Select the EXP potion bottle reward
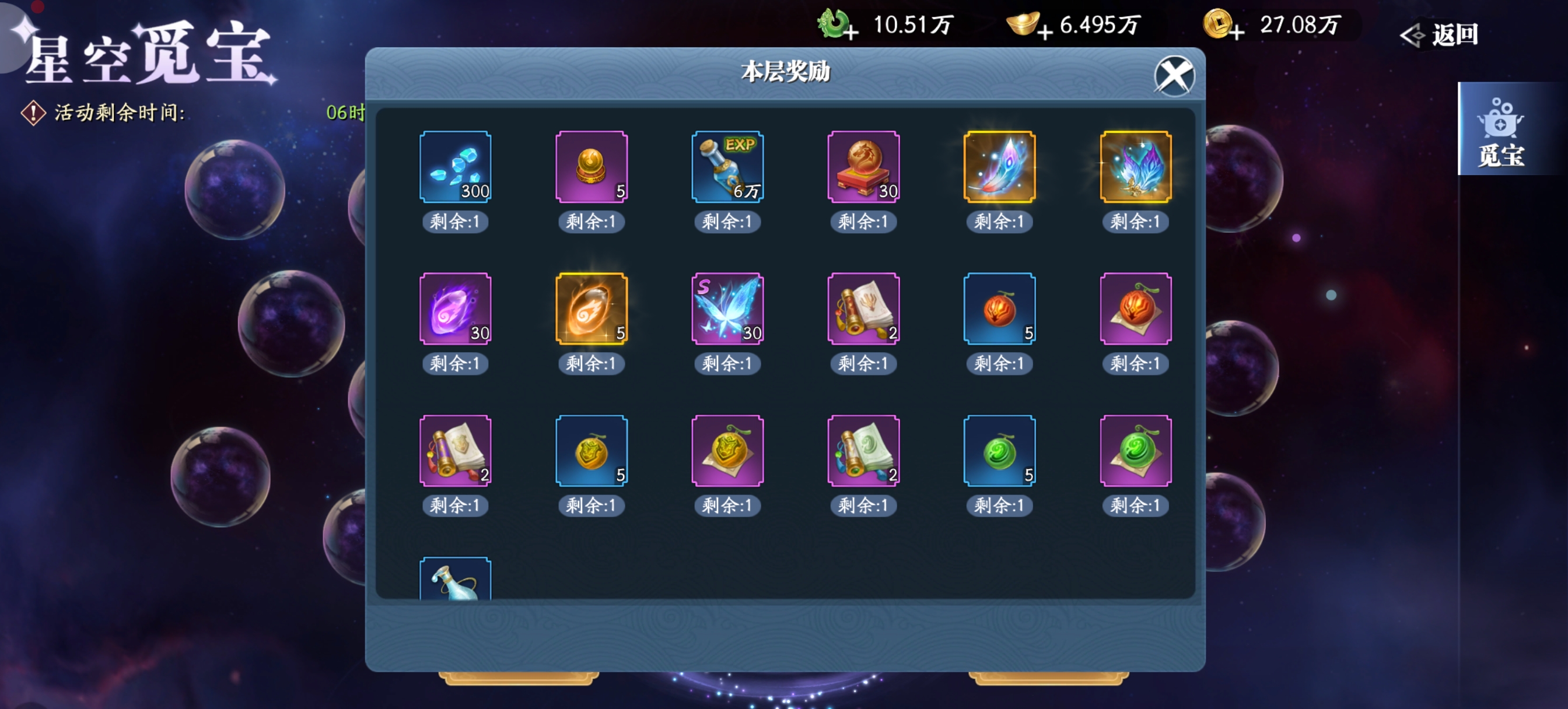 click(727, 167)
